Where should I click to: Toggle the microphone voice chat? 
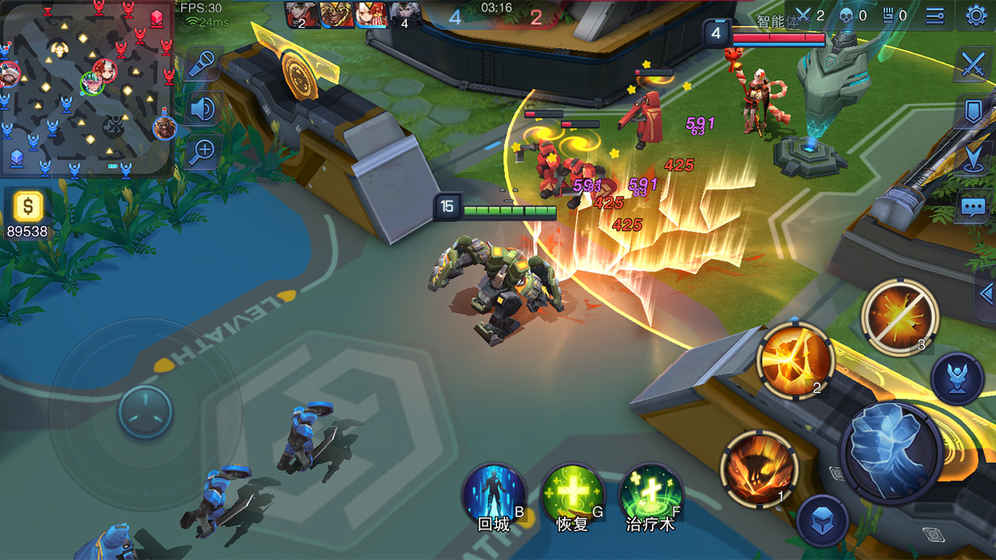point(203,63)
